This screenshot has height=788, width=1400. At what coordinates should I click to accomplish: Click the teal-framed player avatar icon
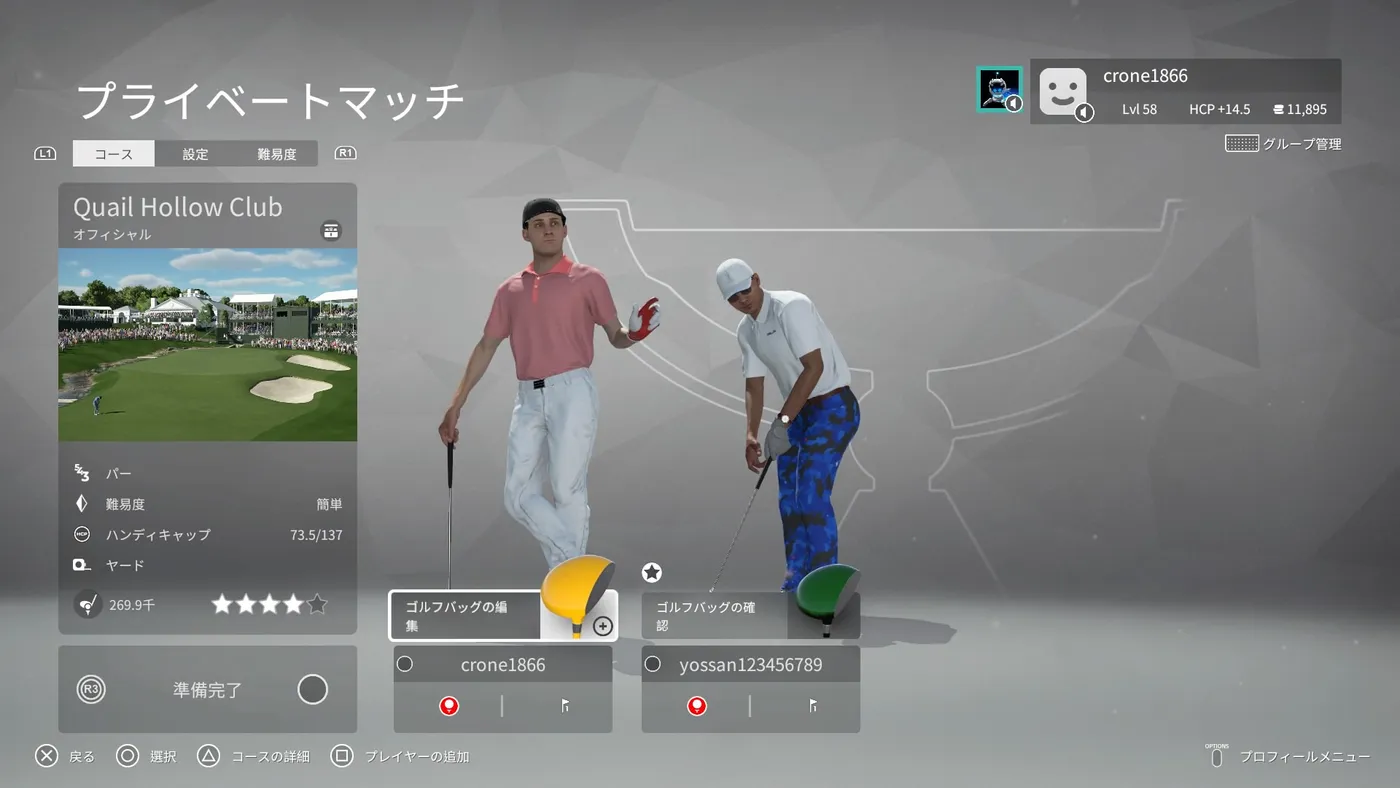[x=999, y=89]
